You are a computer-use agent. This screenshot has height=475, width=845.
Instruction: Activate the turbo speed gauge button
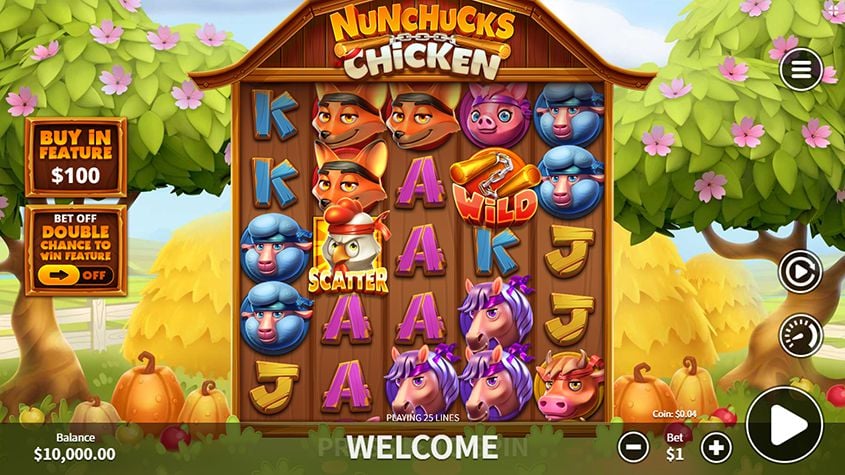pyautogui.click(x=800, y=336)
